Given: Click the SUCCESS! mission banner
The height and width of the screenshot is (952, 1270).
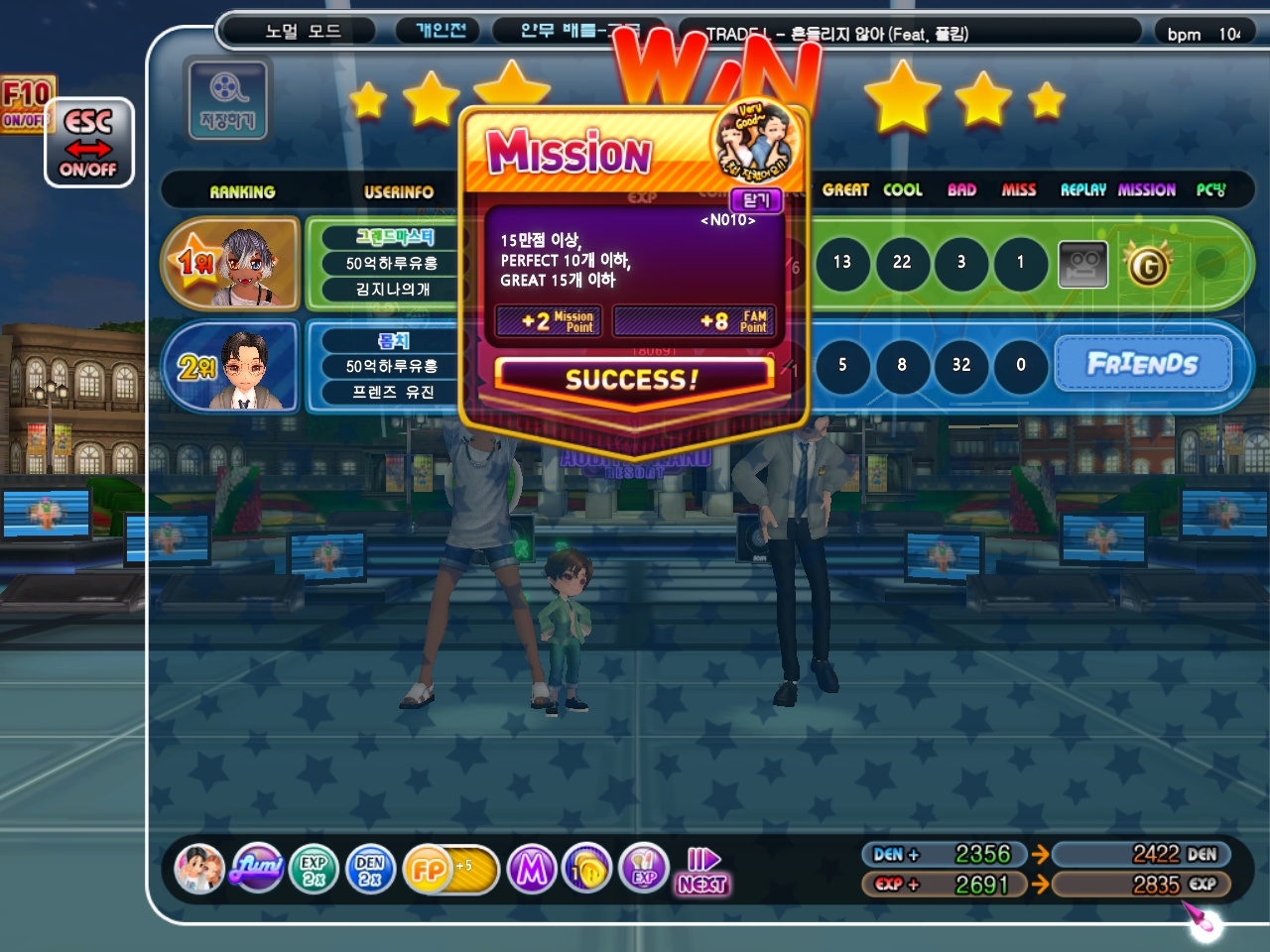Looking at the screenshot, I should 632,379.
